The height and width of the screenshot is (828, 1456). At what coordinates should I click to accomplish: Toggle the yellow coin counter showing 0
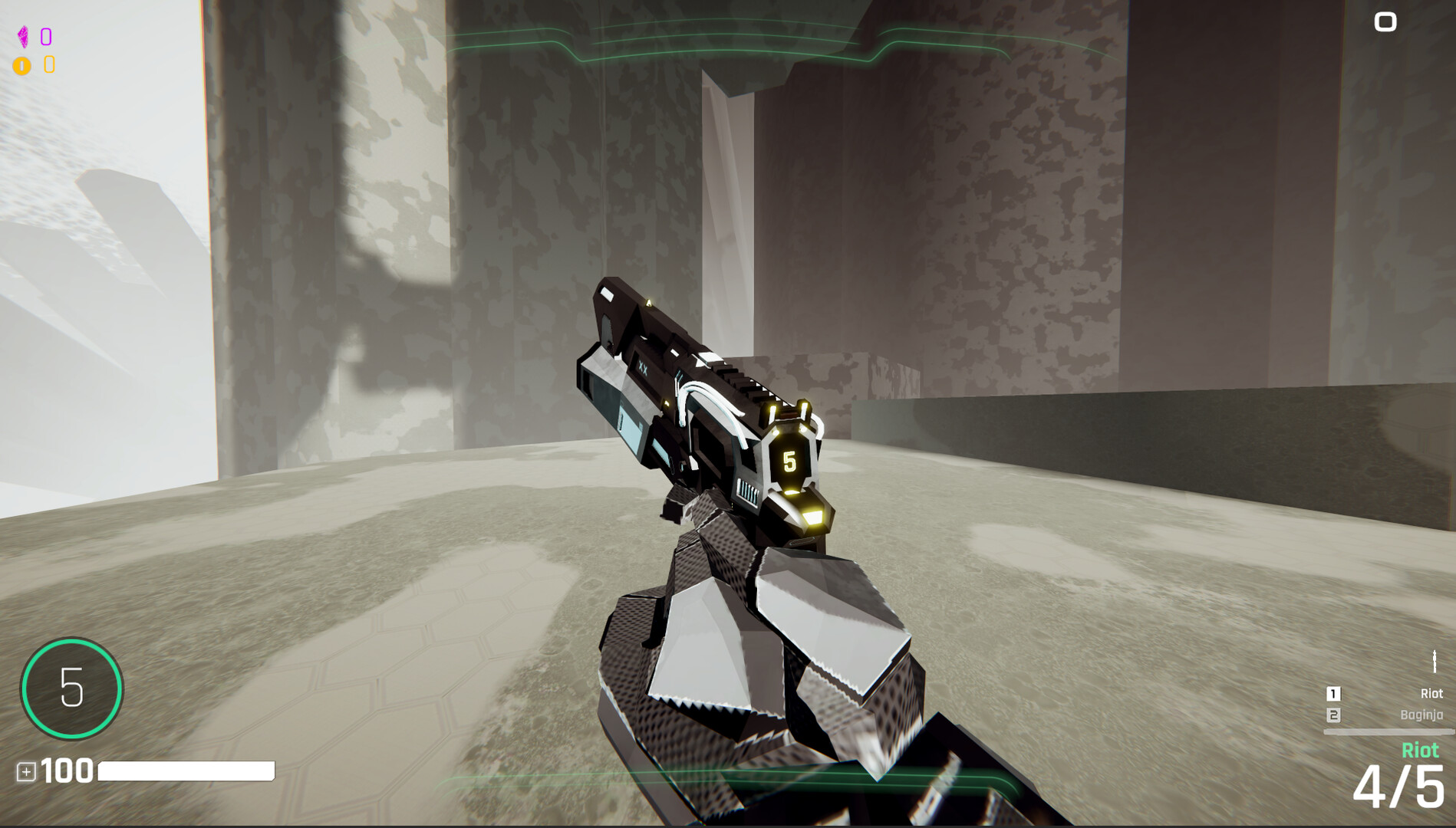pos(48,65)
